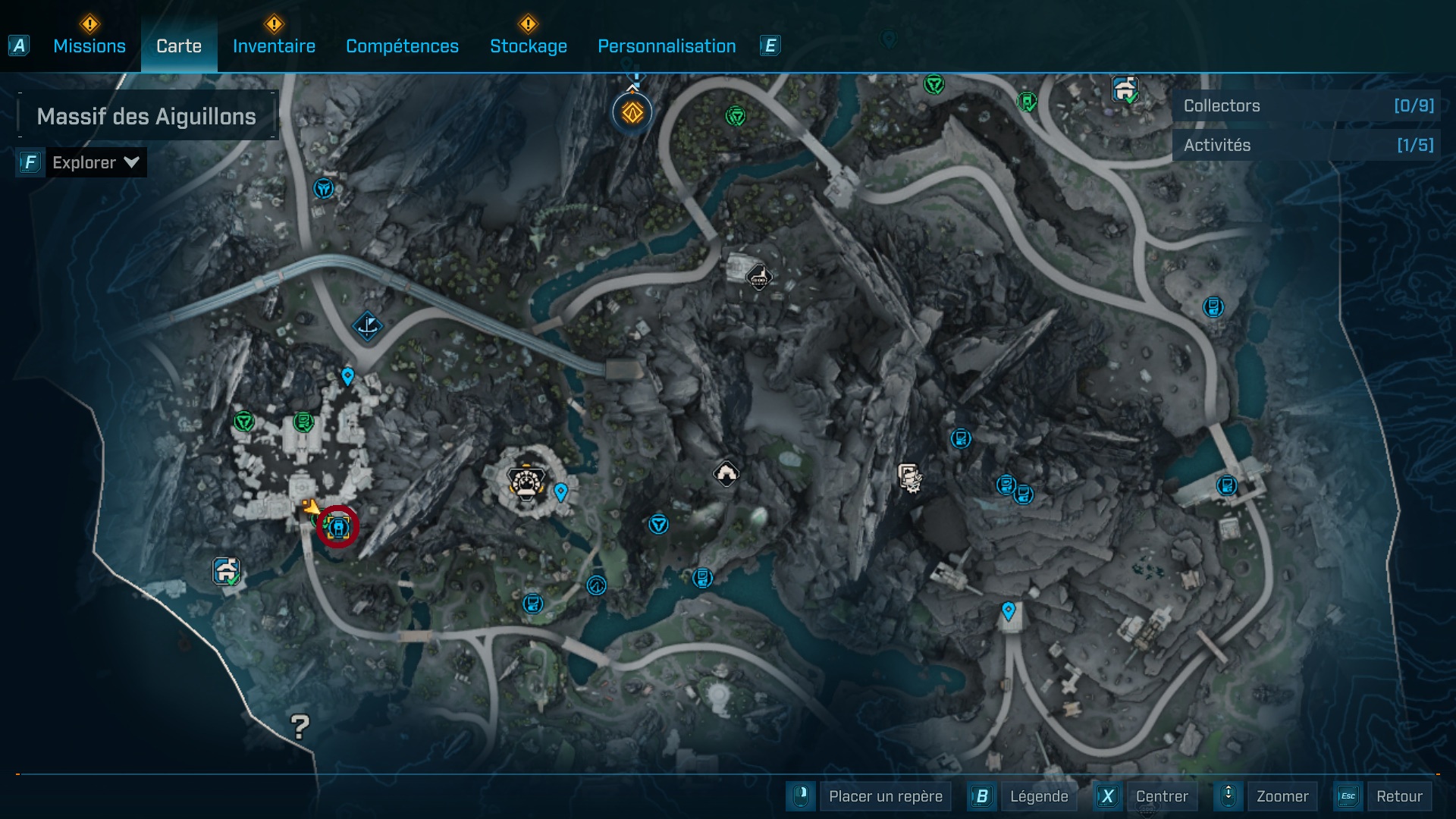Select the blue anchor diamond marker
Screen dimensions: 1456x819
pos(368,327)
